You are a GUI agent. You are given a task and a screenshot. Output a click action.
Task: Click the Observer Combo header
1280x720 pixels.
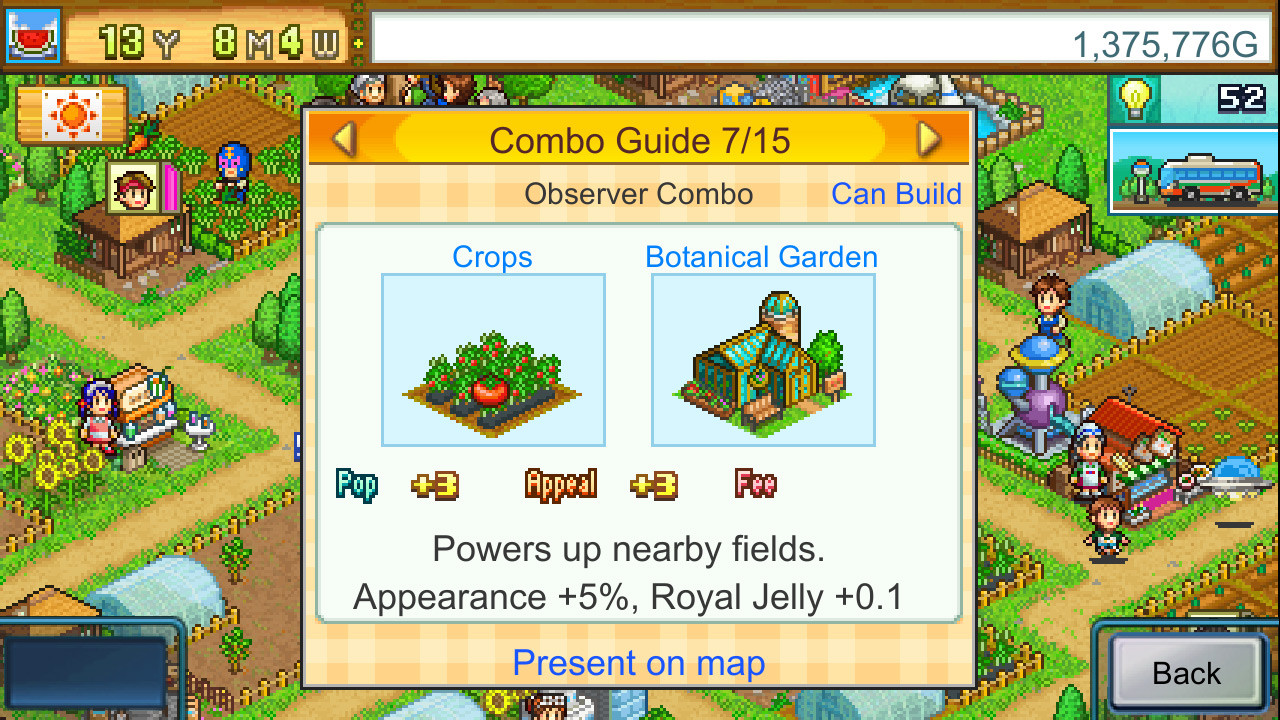point(639,194)
